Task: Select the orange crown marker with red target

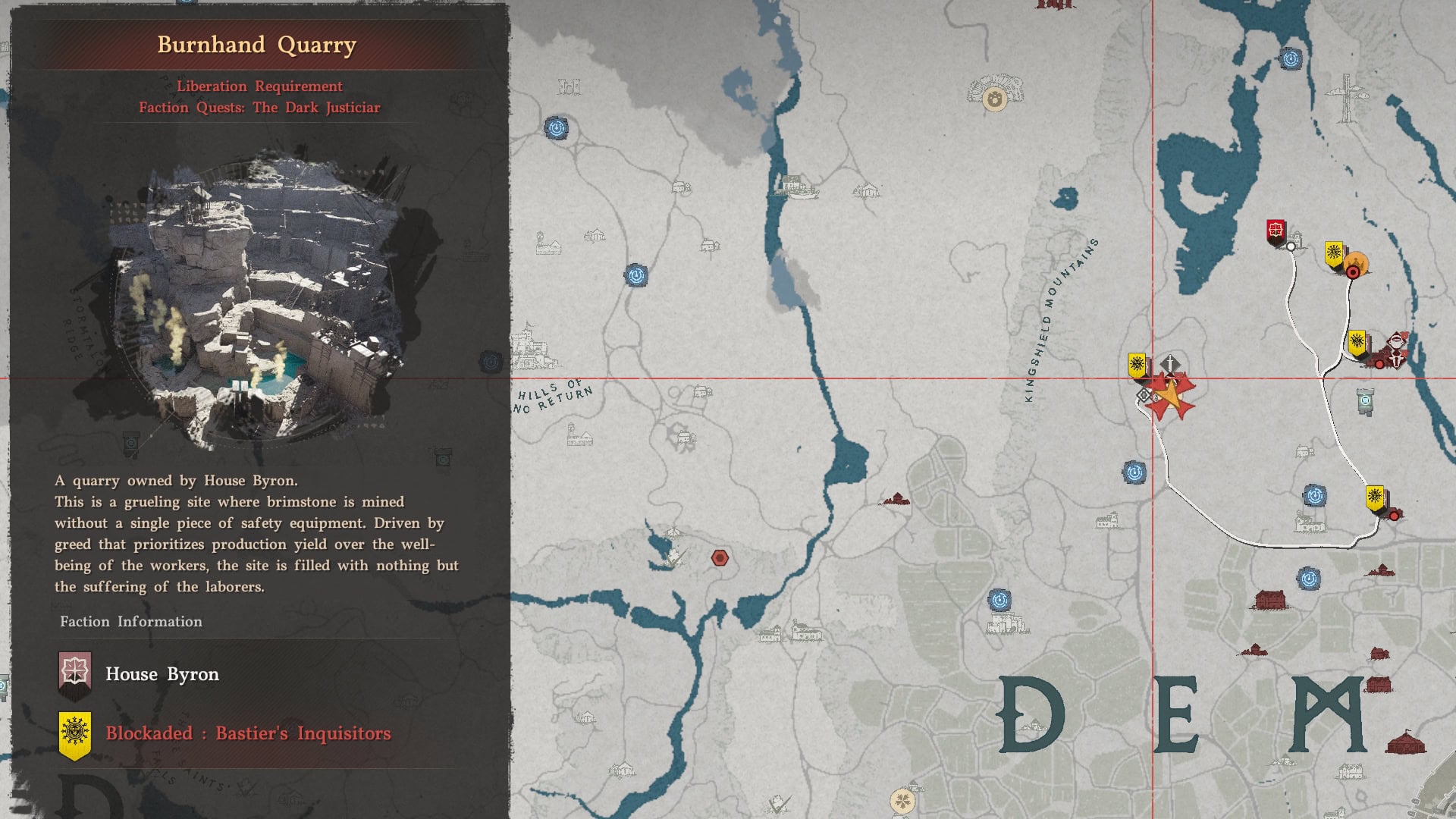Action: point(1356,265)
